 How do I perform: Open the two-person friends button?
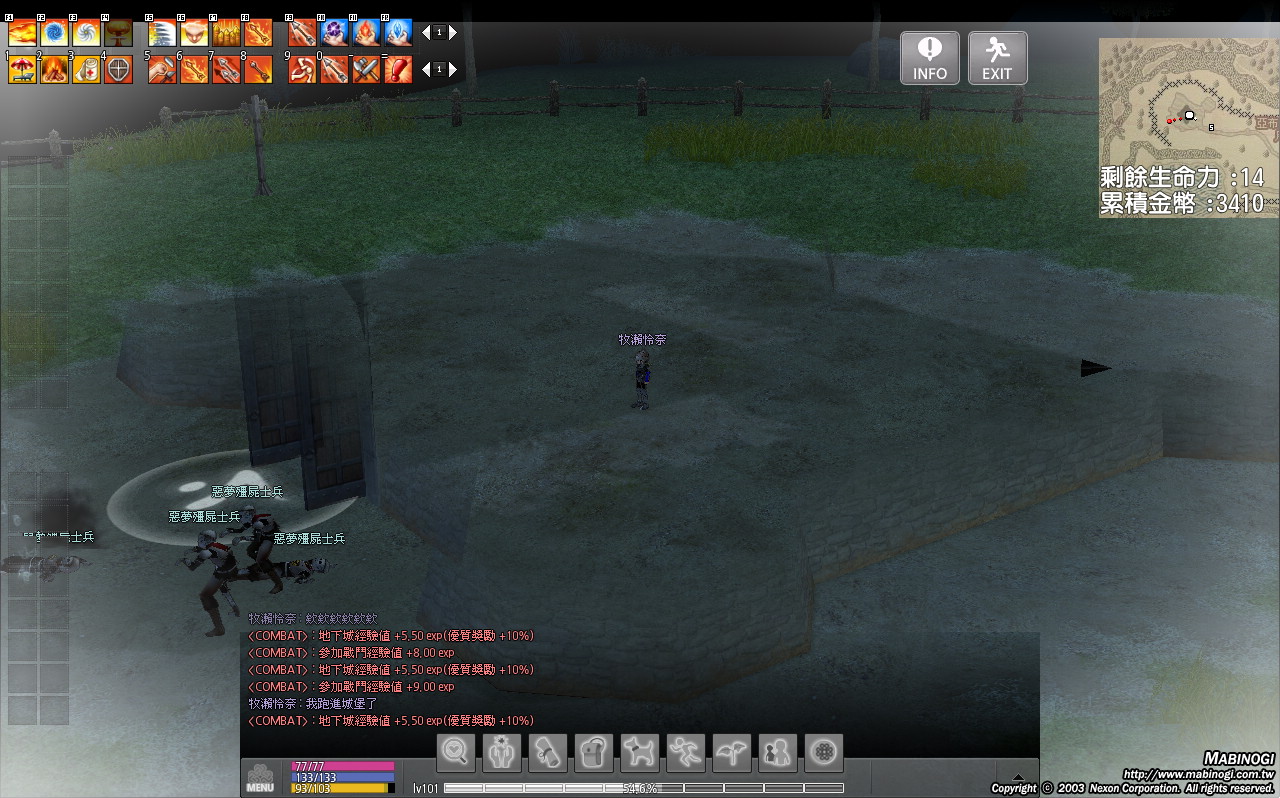pyautogui.click(x=778, y=753)
